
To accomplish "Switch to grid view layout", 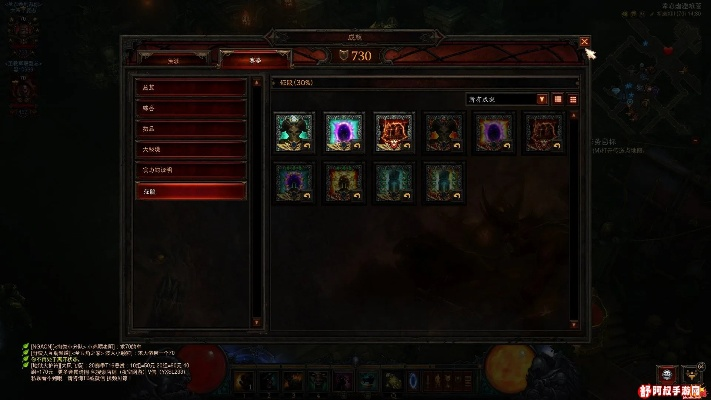I will coord(558,99).
